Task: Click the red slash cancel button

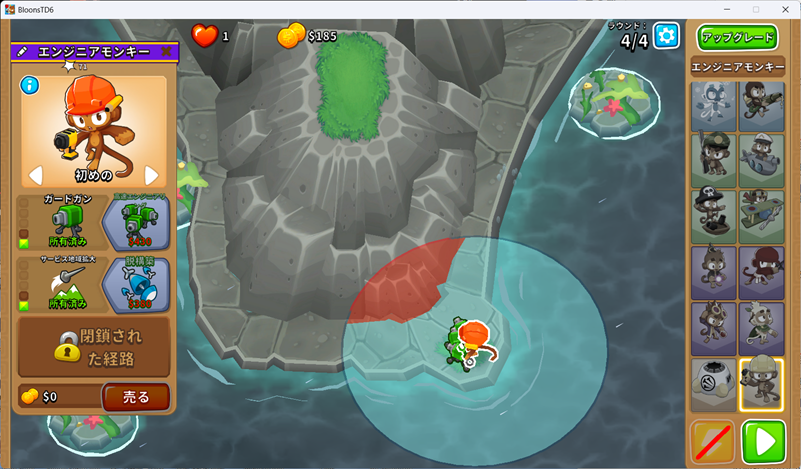Action: (x=712, y=441)
